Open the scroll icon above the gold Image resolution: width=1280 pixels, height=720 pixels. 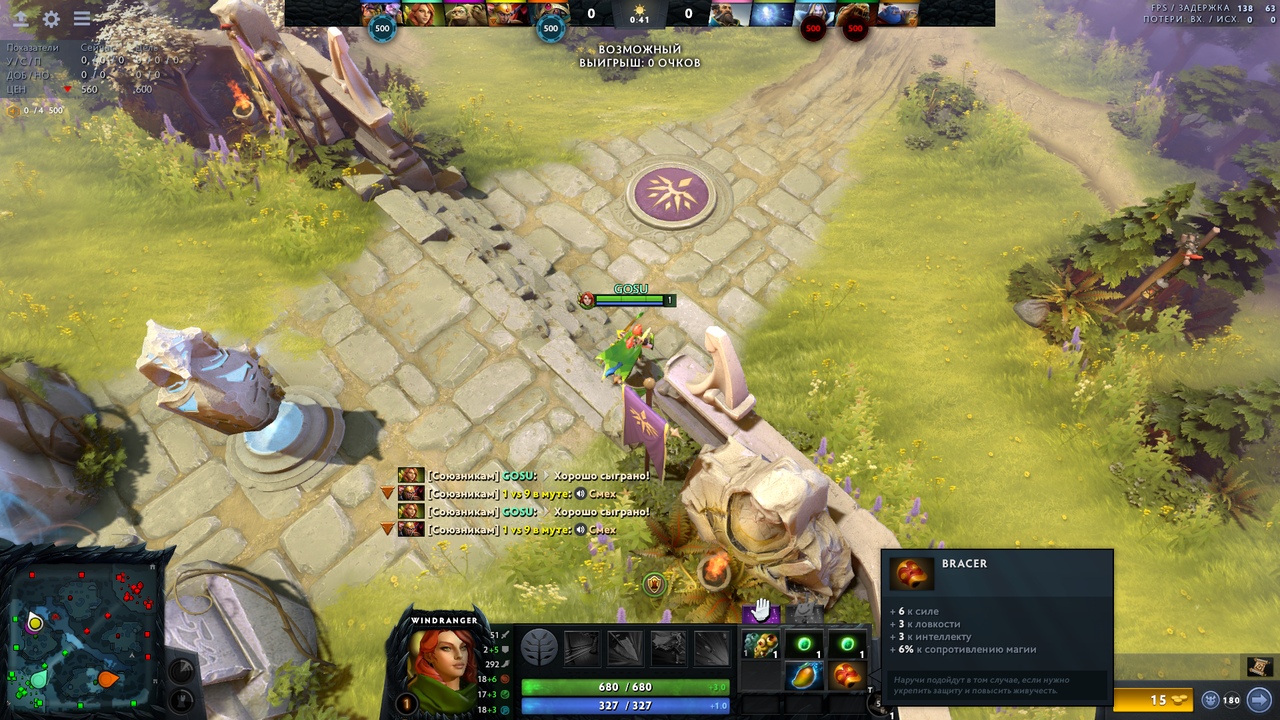(x=1259, y=667)
